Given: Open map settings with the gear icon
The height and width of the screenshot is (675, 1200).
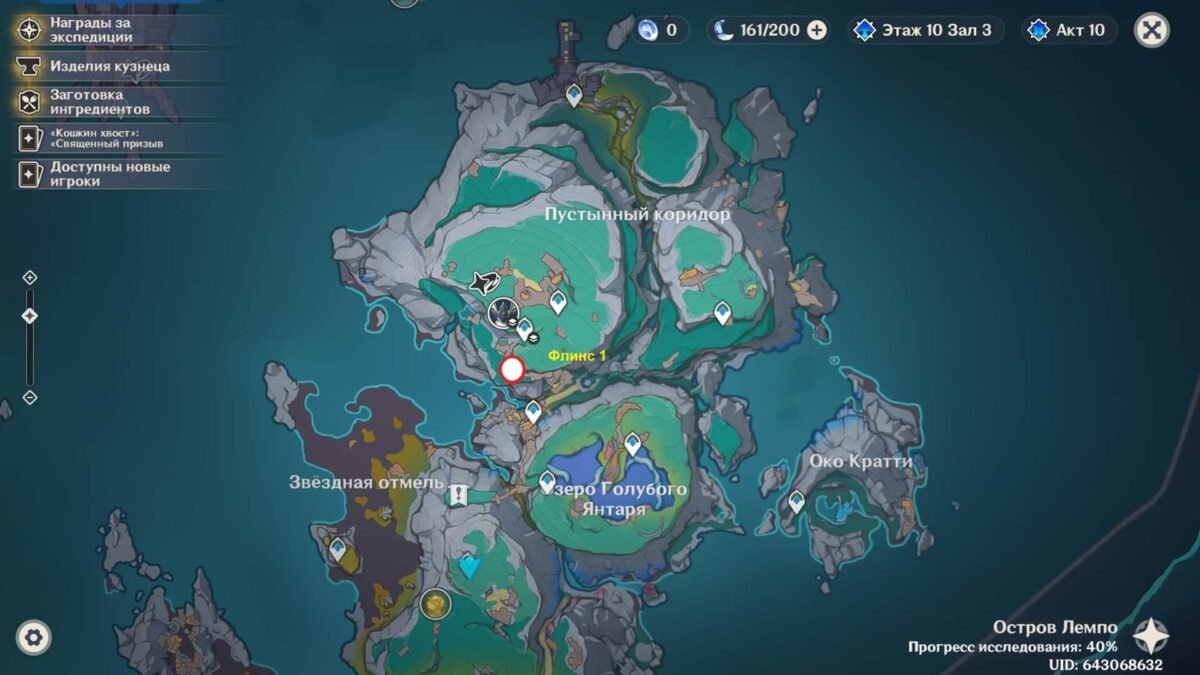Looking at the screenshot, I should pos(34,637).
